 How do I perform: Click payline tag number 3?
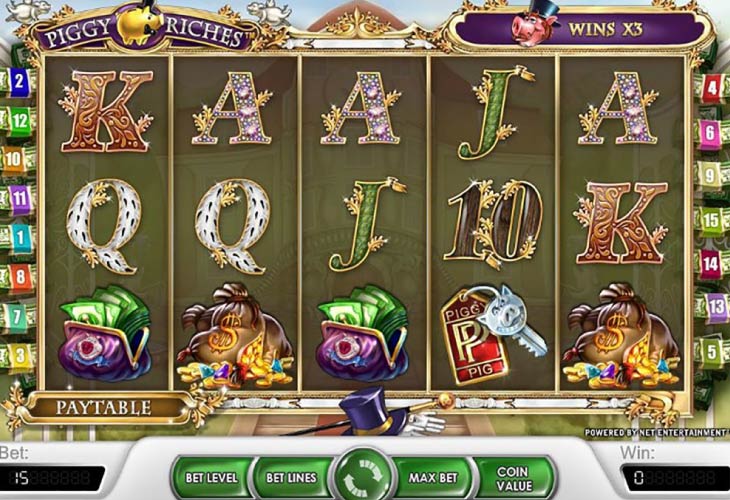19,353
